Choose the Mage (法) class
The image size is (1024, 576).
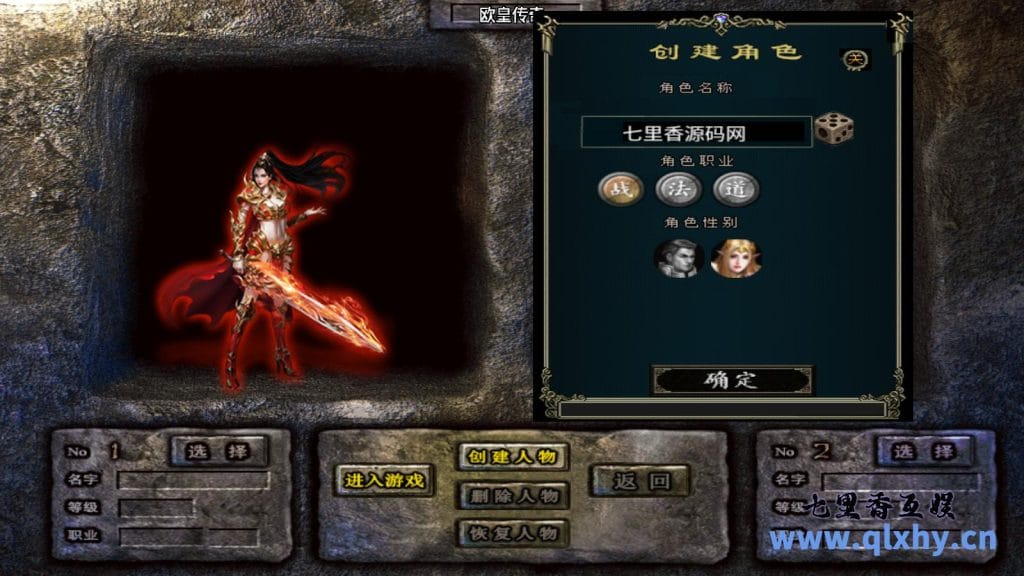point(678,188)
